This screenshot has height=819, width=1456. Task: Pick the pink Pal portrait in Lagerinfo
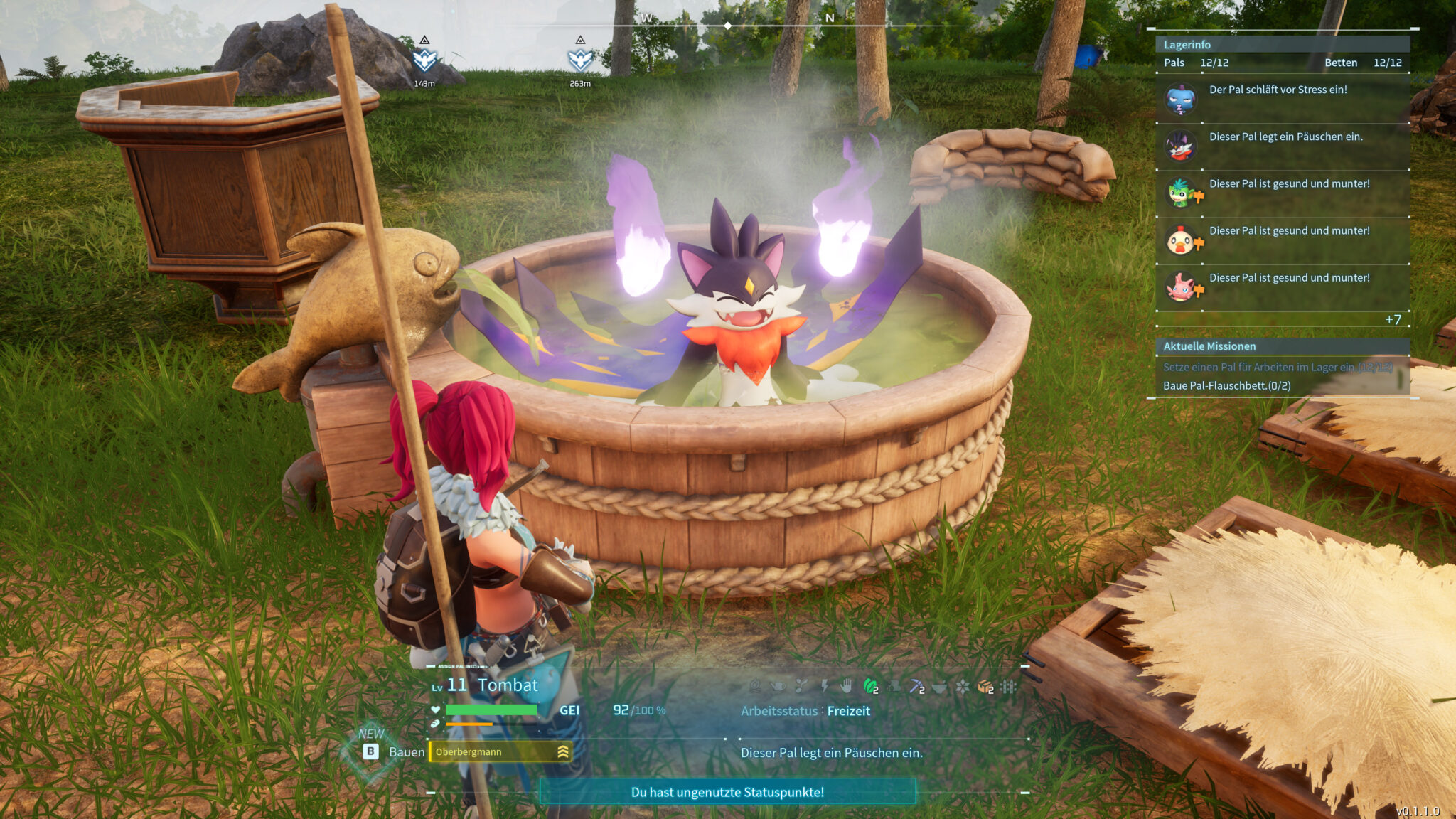1181,288
